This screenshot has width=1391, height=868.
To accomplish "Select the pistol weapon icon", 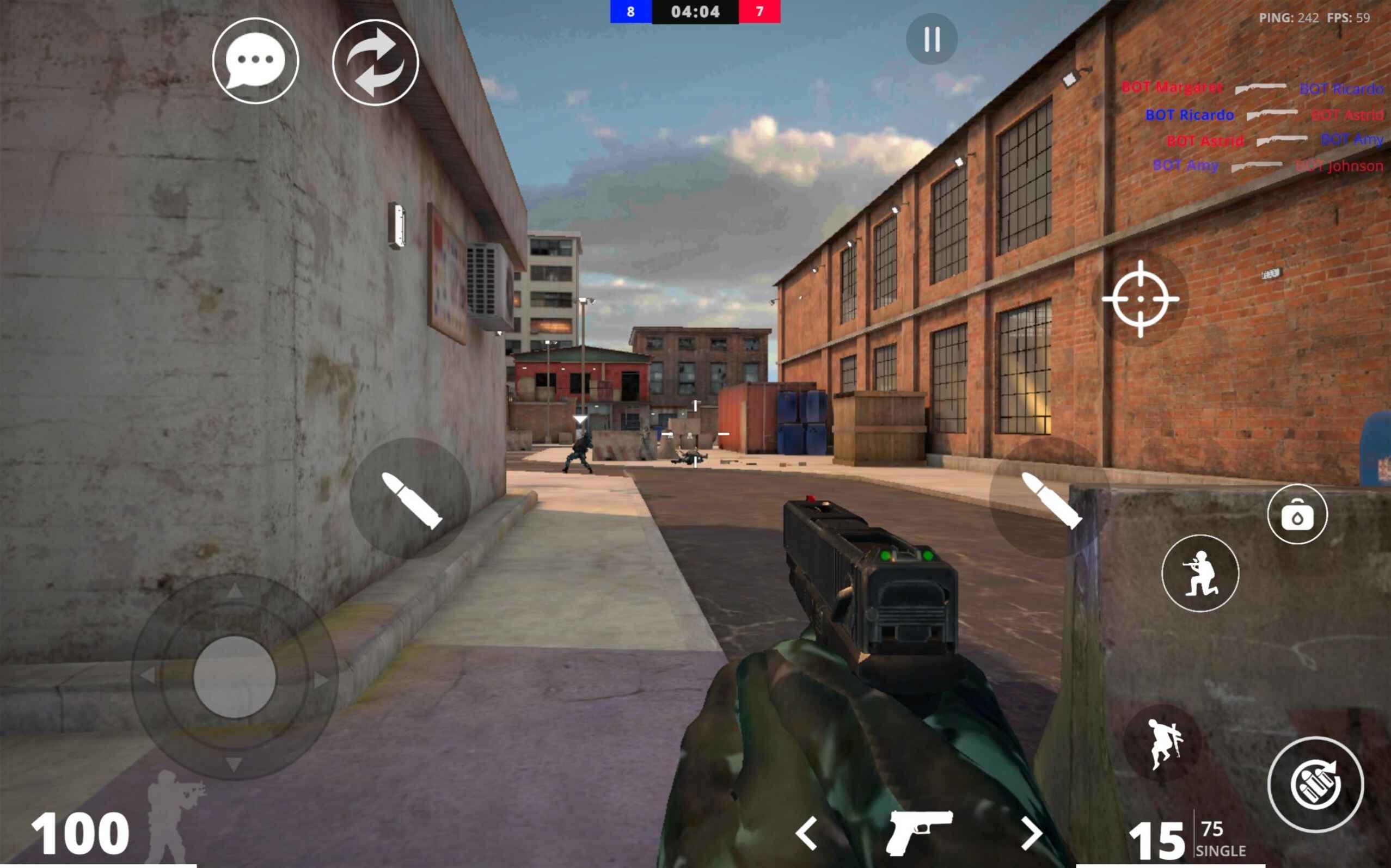I will pos(919,833).
